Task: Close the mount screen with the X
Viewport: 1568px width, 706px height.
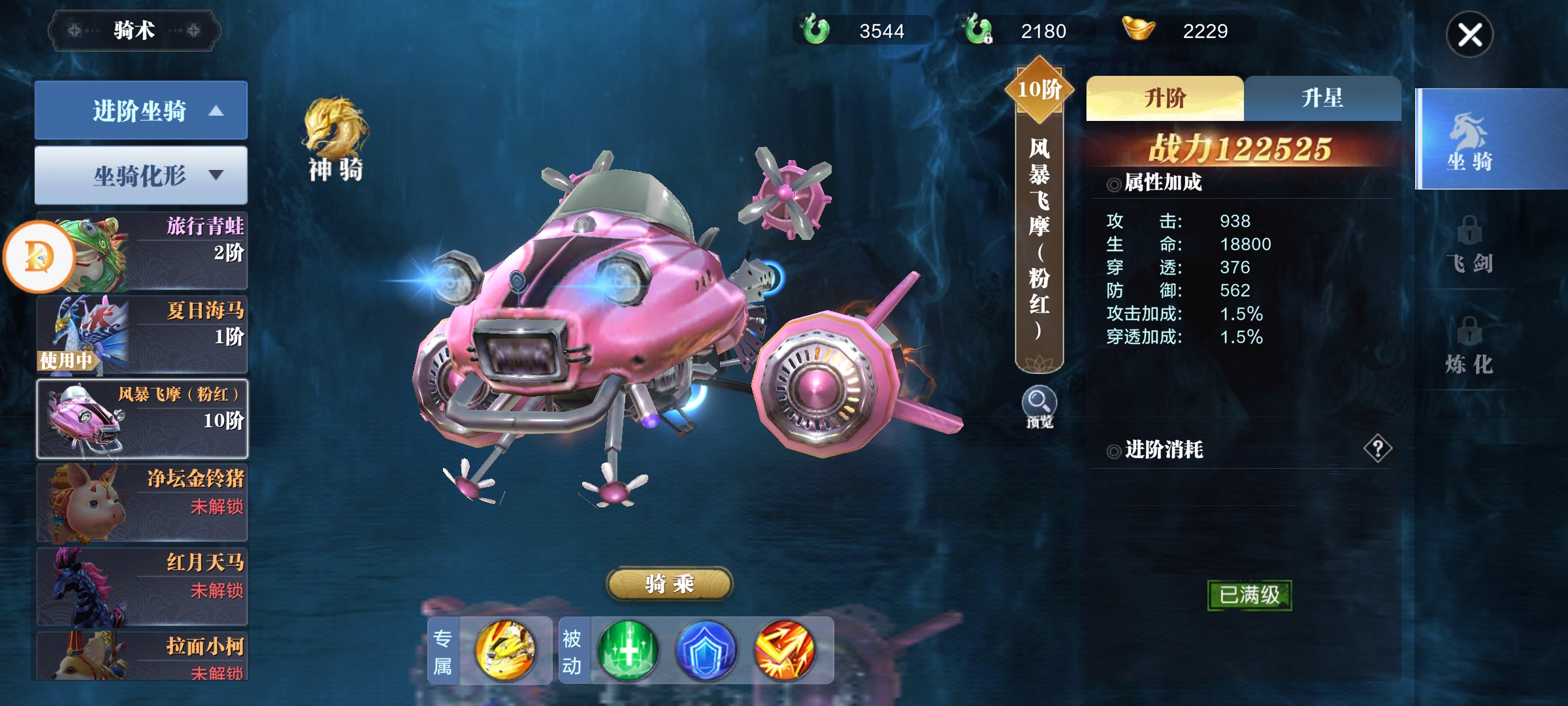Action: [1469, 35]
